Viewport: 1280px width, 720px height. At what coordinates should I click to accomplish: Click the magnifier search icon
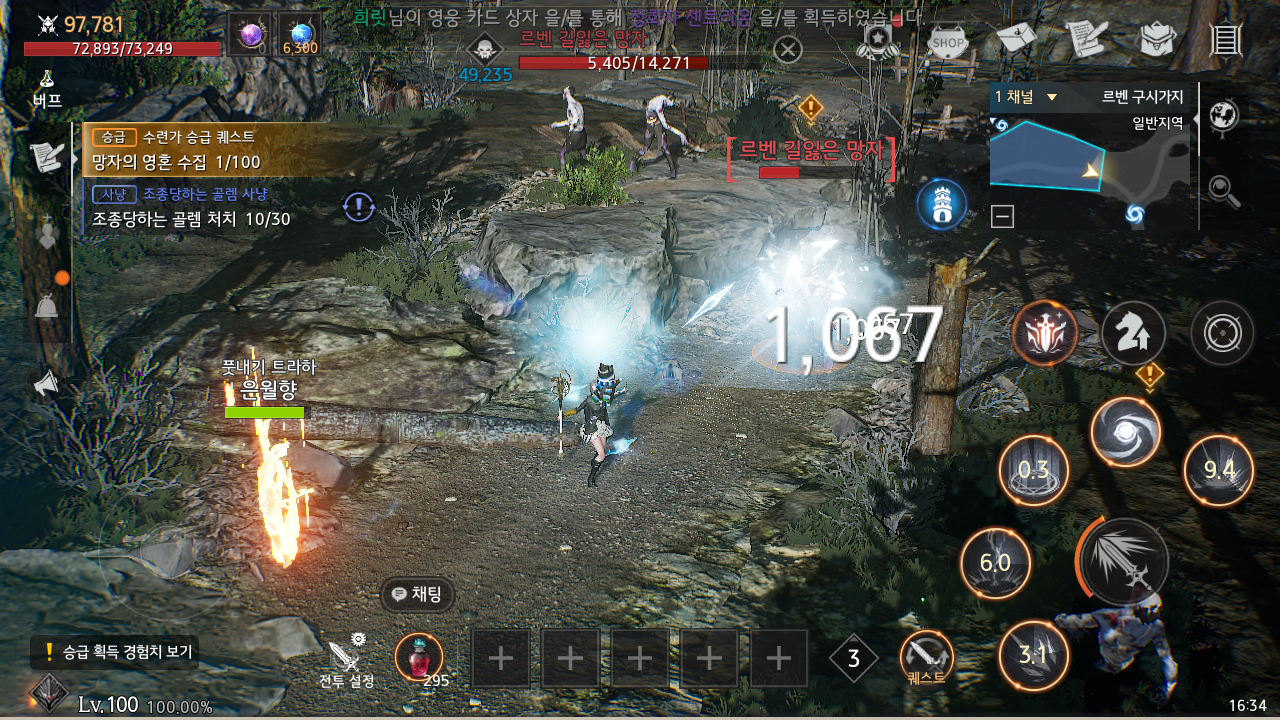click(x=1221, y=187)
